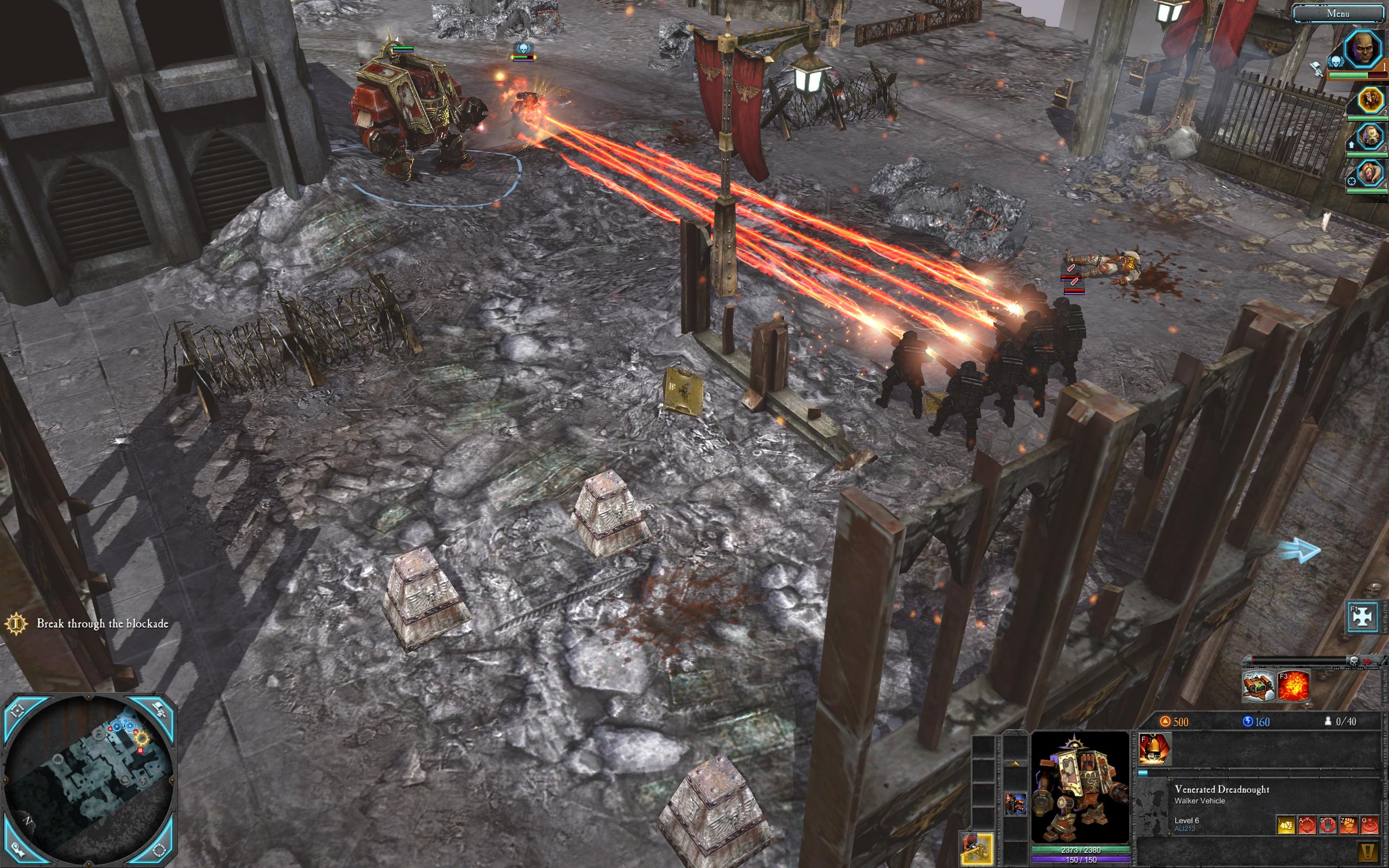Open the Menu button
The height and width of the screenshot is (868, 1389).
point(1338,13)
